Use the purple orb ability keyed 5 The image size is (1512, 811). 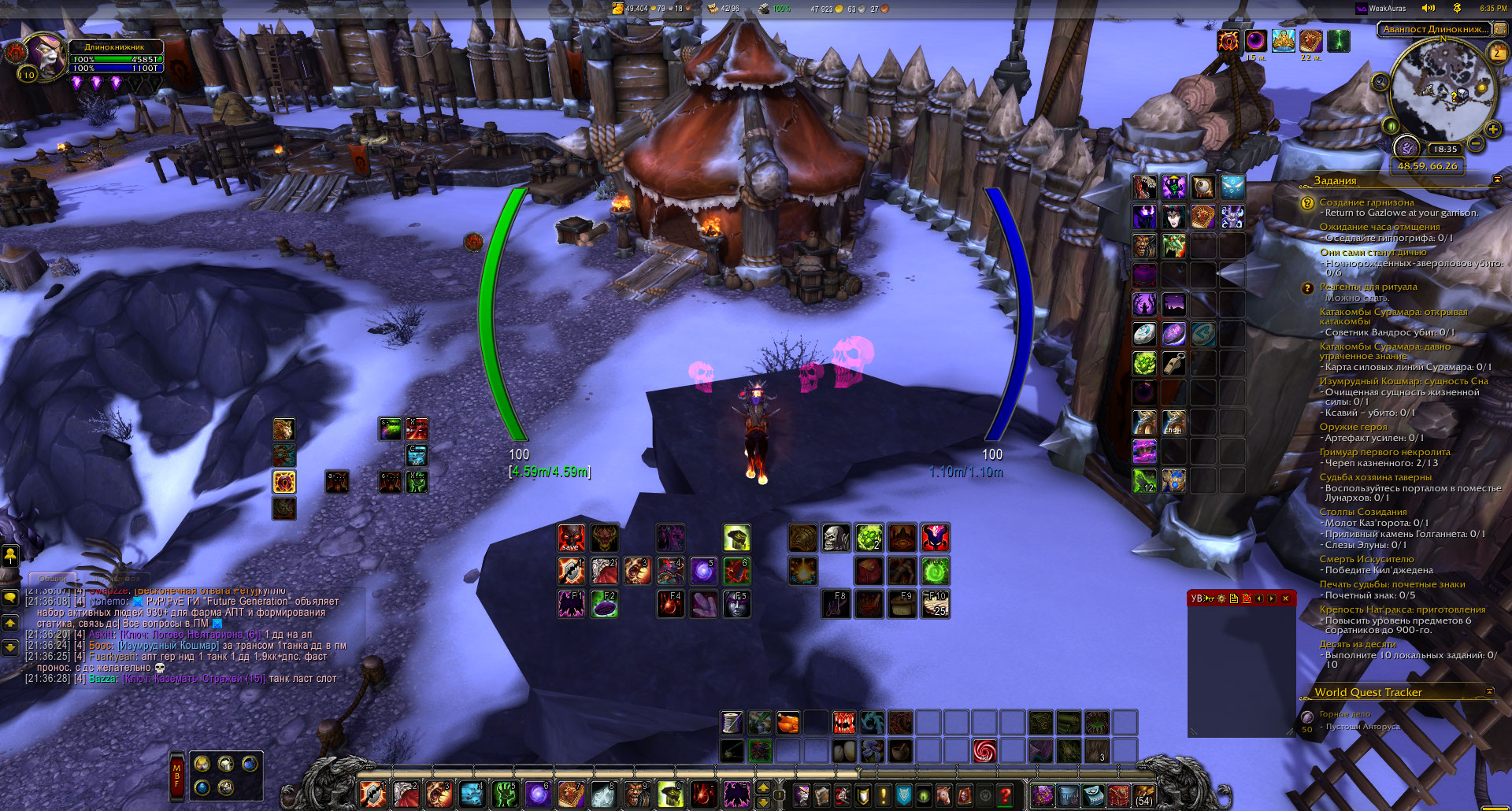click(702, 571)
